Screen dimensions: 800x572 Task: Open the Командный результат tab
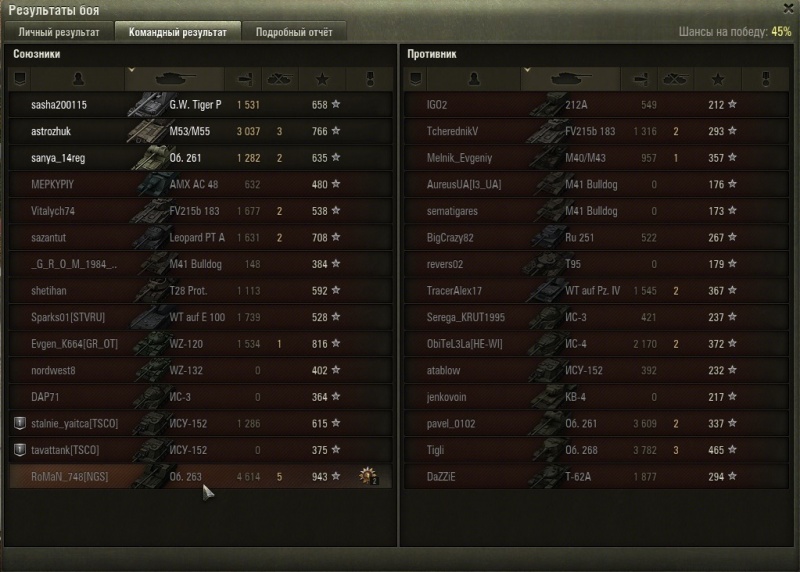click(x=177, y=32)
